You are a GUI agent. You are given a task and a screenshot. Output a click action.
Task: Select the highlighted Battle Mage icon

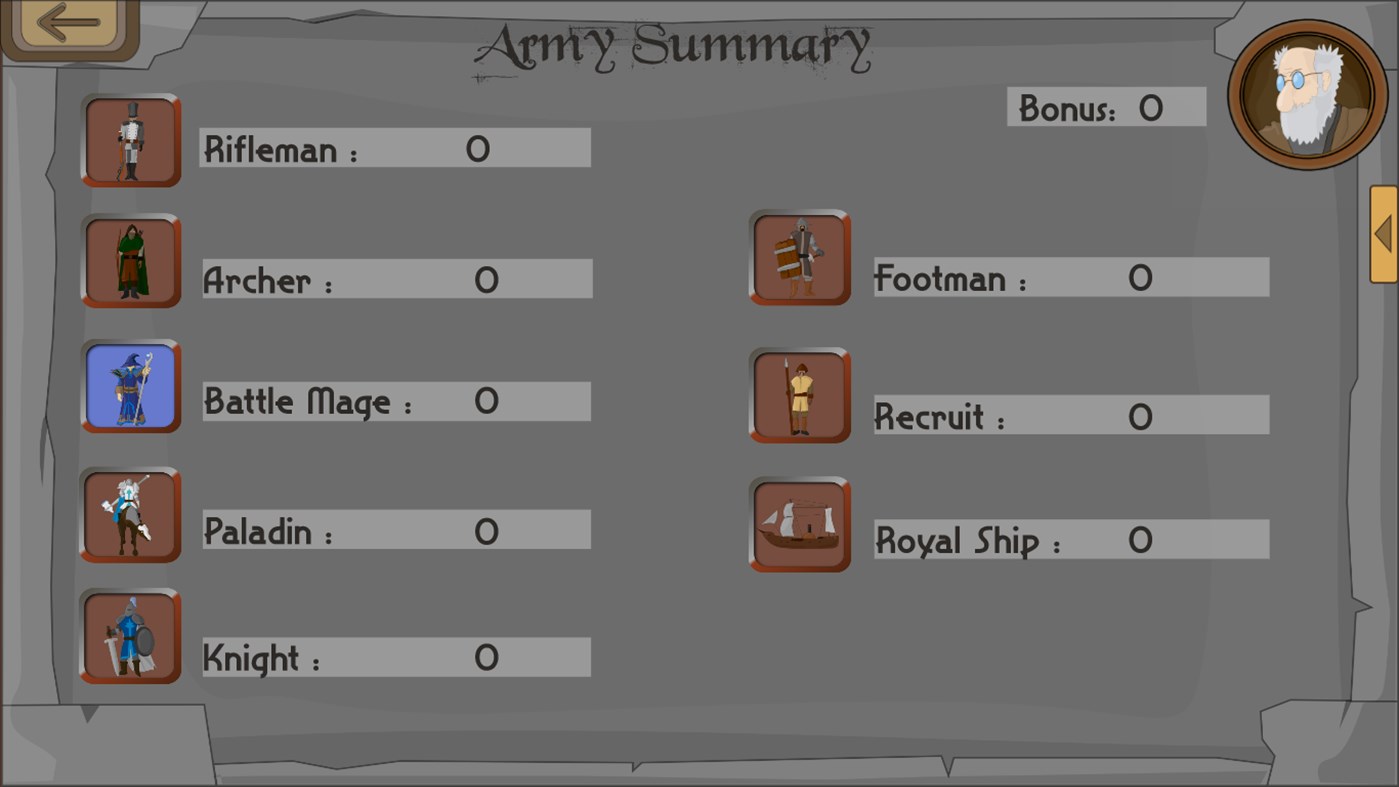coord(130,387)
